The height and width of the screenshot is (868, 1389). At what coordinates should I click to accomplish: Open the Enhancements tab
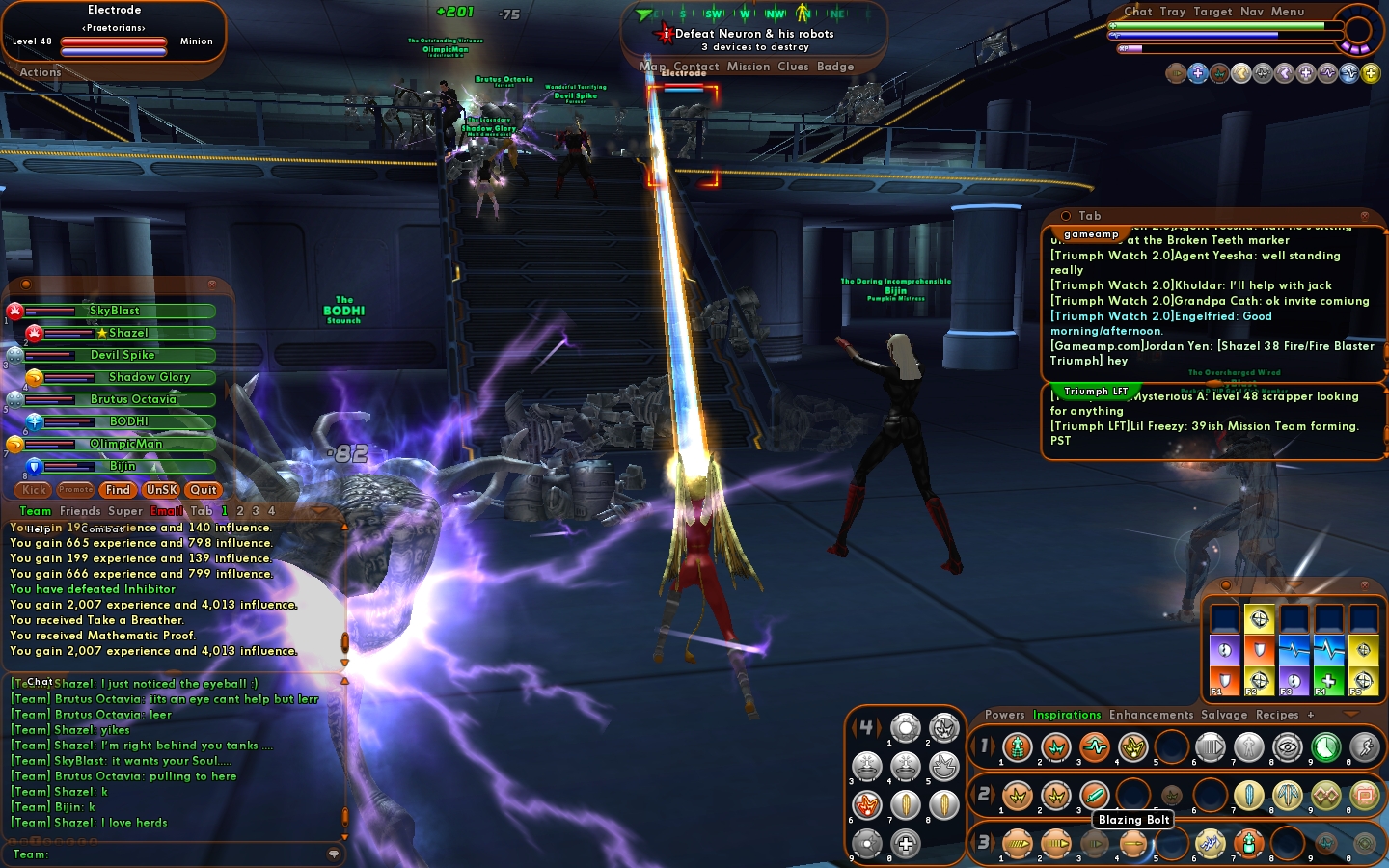tap(1151, 715)
